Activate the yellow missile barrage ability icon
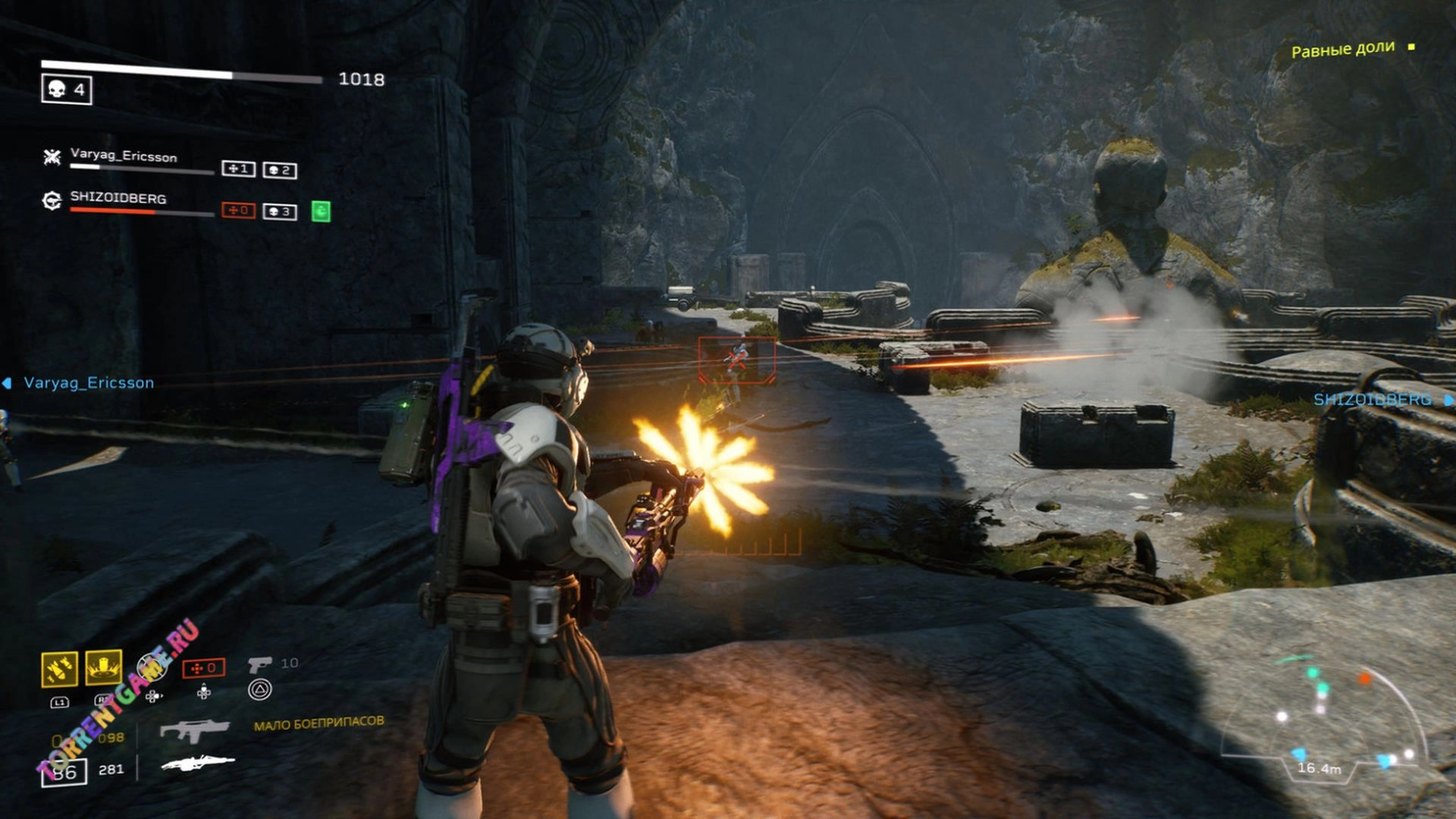The height and width of the screenshot is (819, 1456). [59, 668]
